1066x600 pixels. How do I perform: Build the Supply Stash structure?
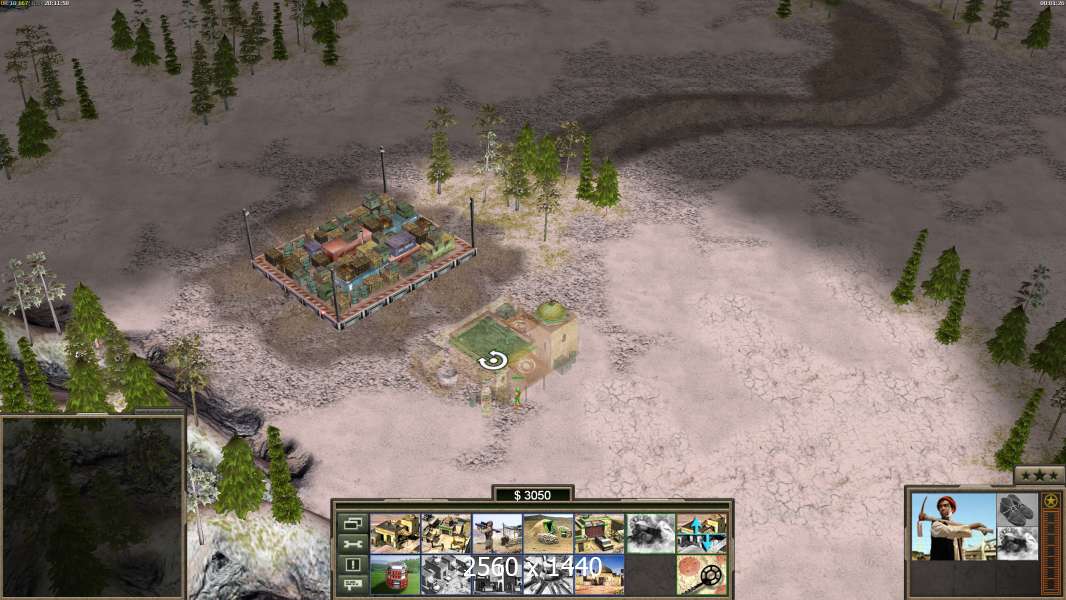tap(395, 533)
